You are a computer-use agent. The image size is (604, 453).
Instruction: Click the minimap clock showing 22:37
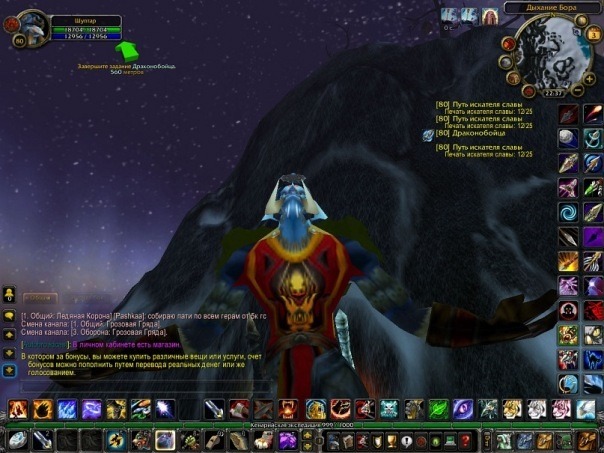[x=553, y=93]
